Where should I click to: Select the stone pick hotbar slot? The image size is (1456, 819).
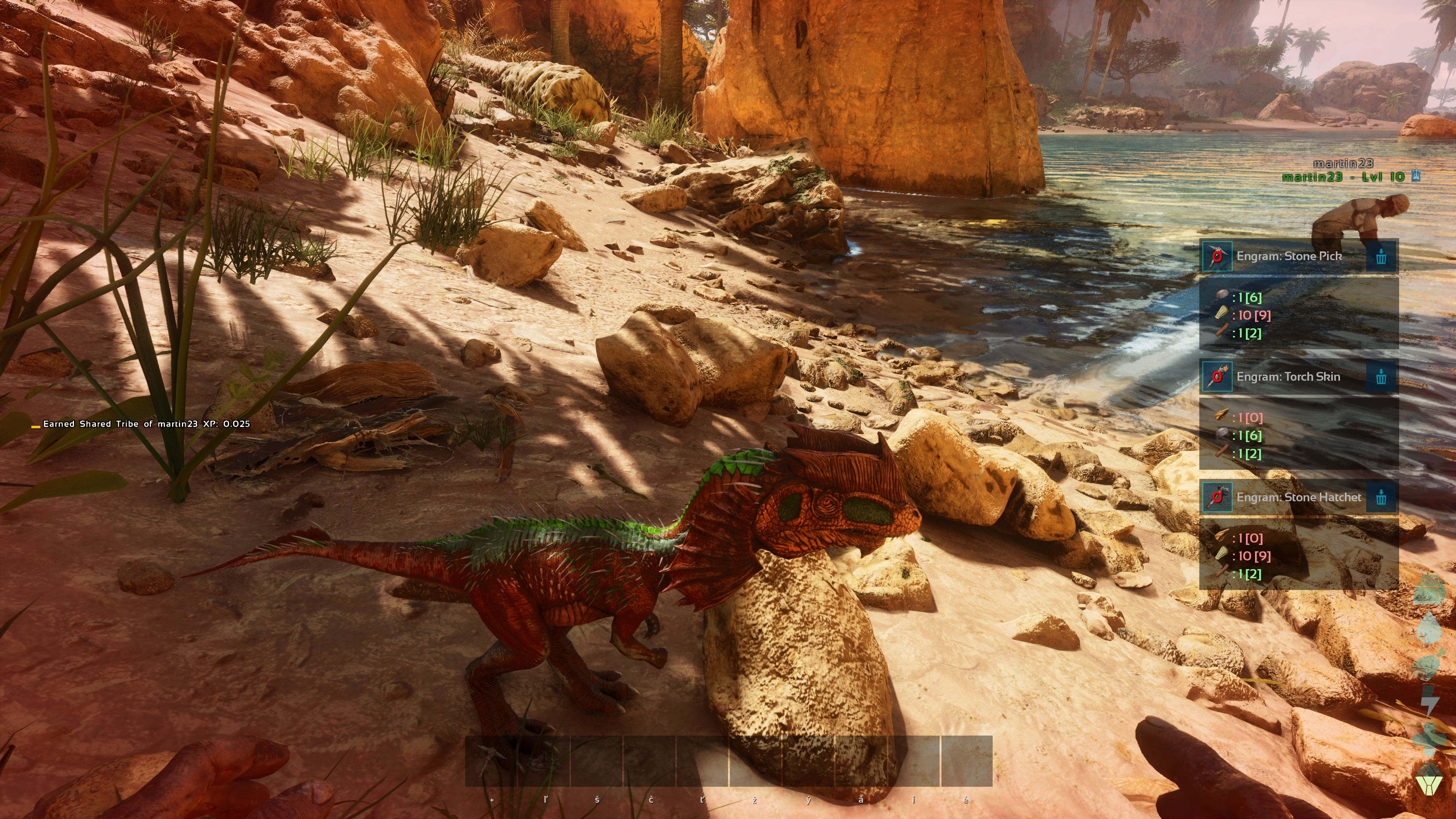click(491, 760)
